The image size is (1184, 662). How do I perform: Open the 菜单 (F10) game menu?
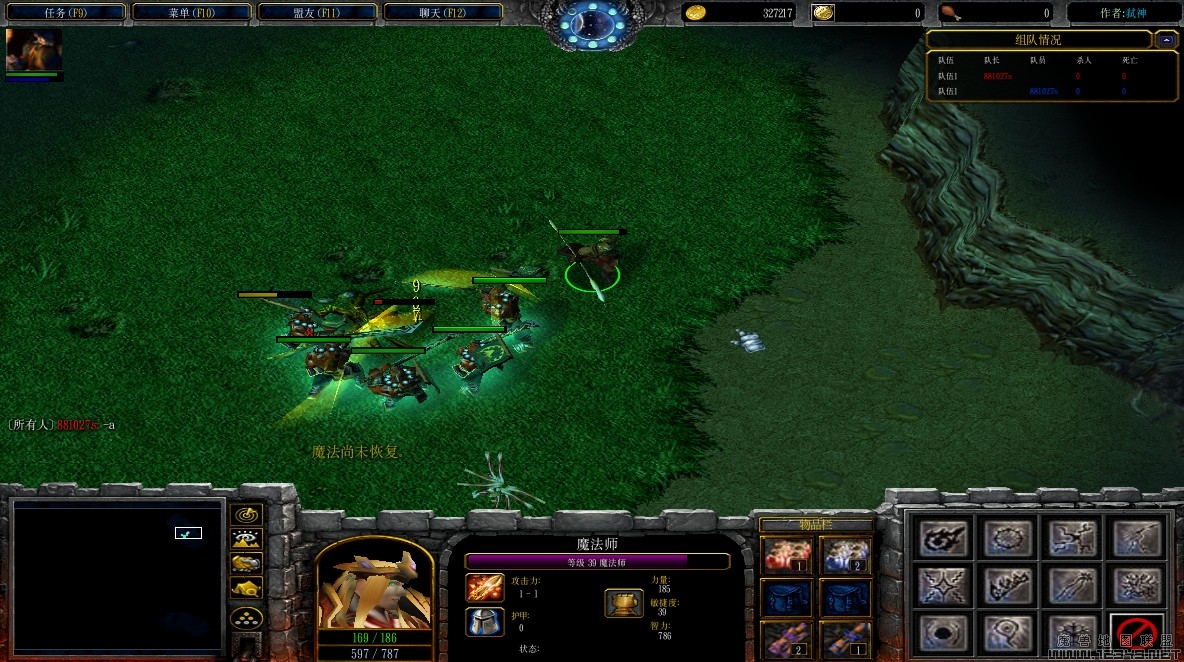click(x=192, y=13)
